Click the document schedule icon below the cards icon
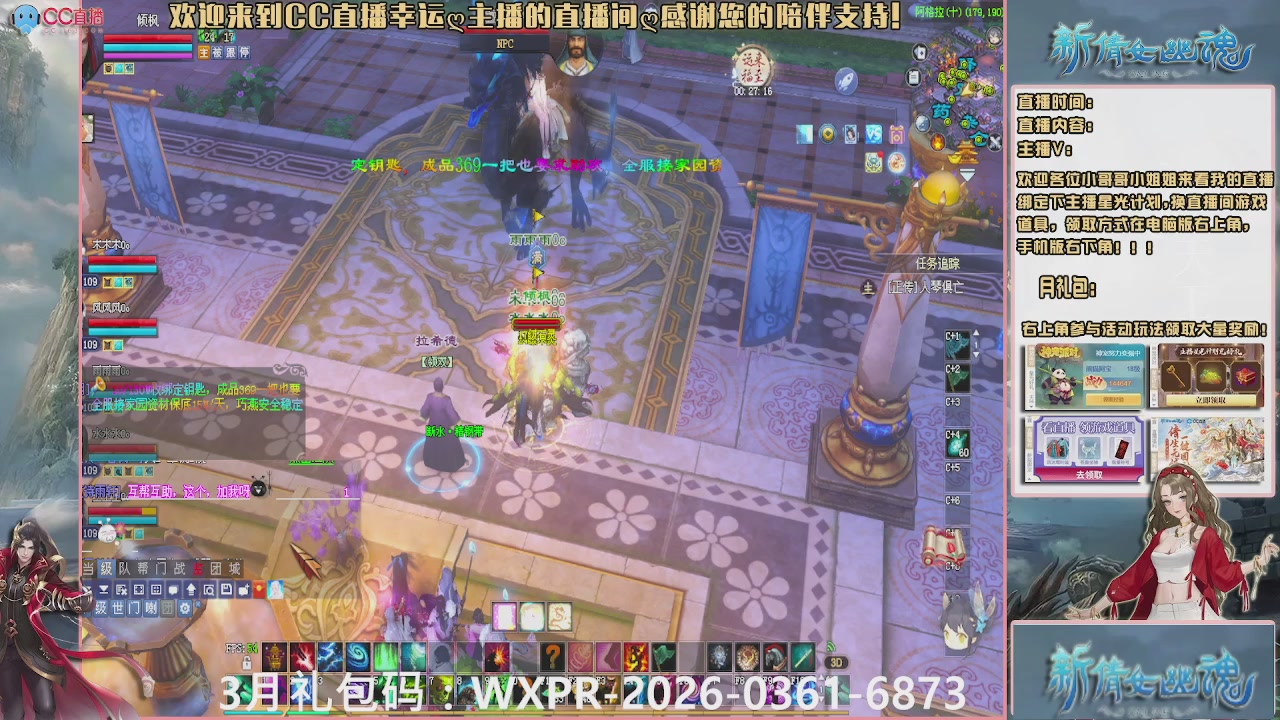Image resolution: width=1280 pixels, height=720 pixels. coord(913,76)
